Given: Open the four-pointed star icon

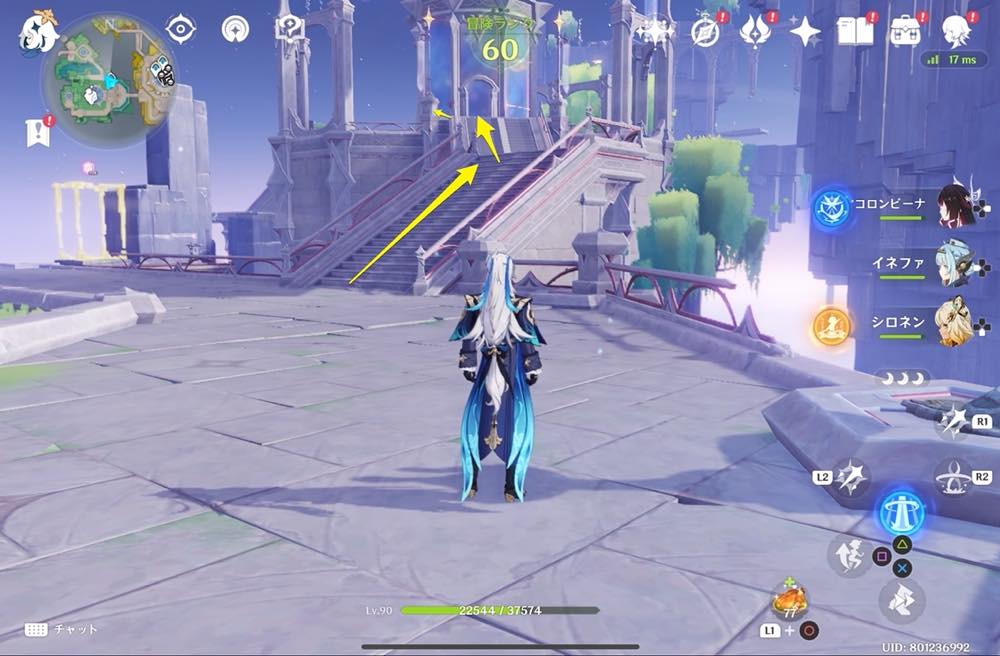Looking at the screenshot, I should point(804,31).
